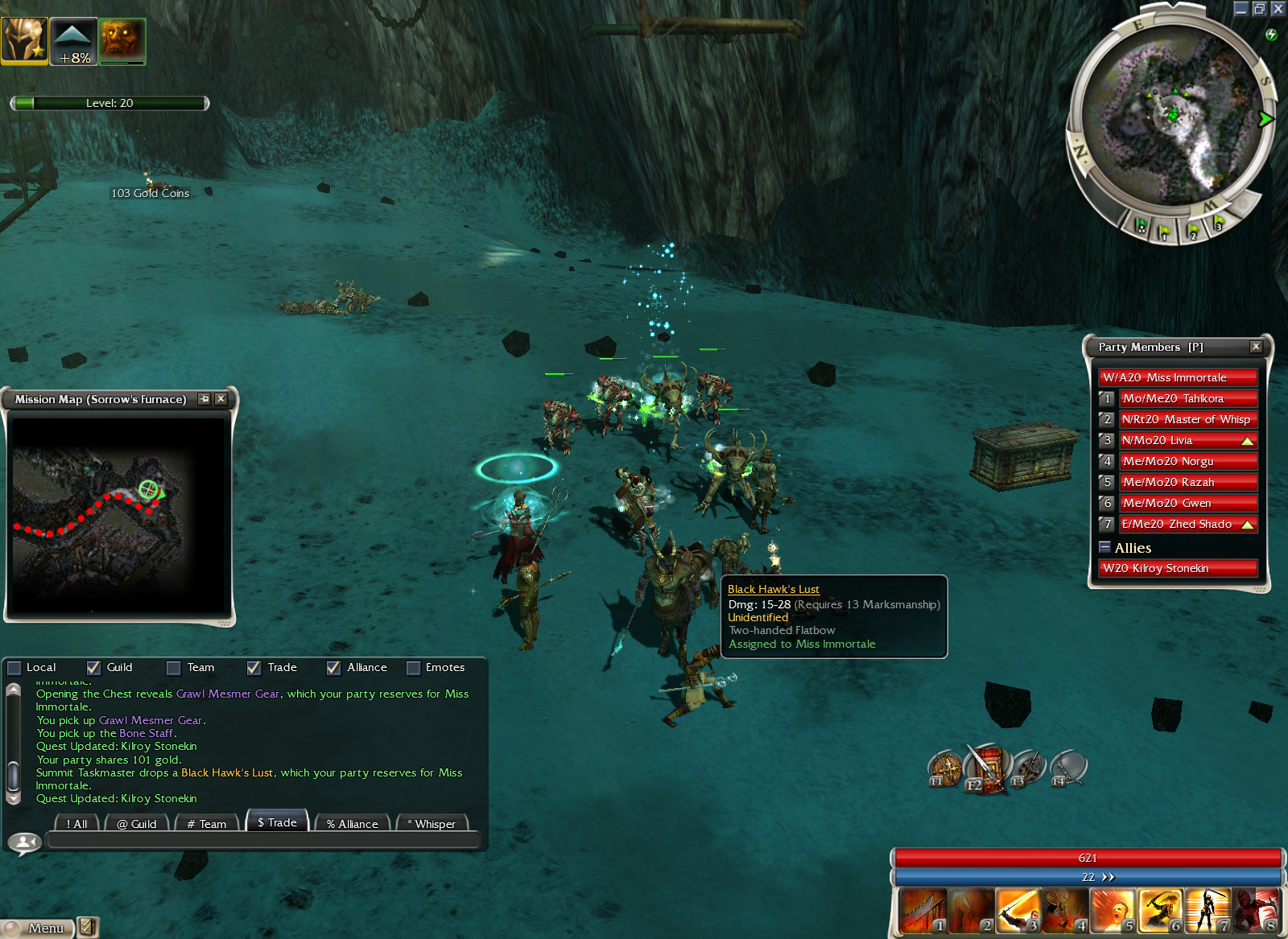
Task: Collapse the Allies section
Action: [x=1105, y=547]
